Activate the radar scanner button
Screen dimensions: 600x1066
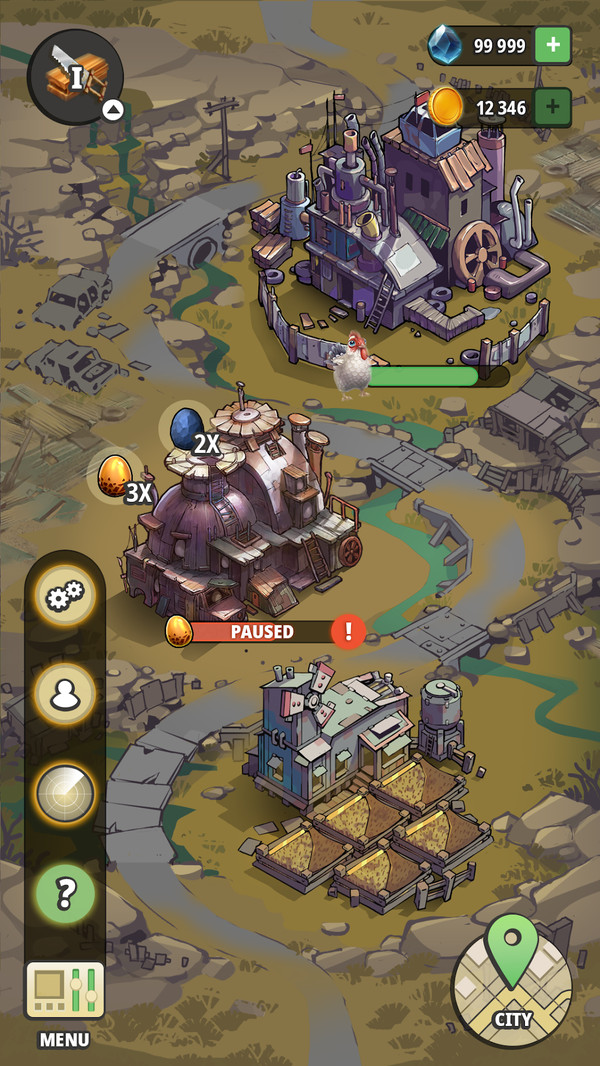tap(65, 794)
